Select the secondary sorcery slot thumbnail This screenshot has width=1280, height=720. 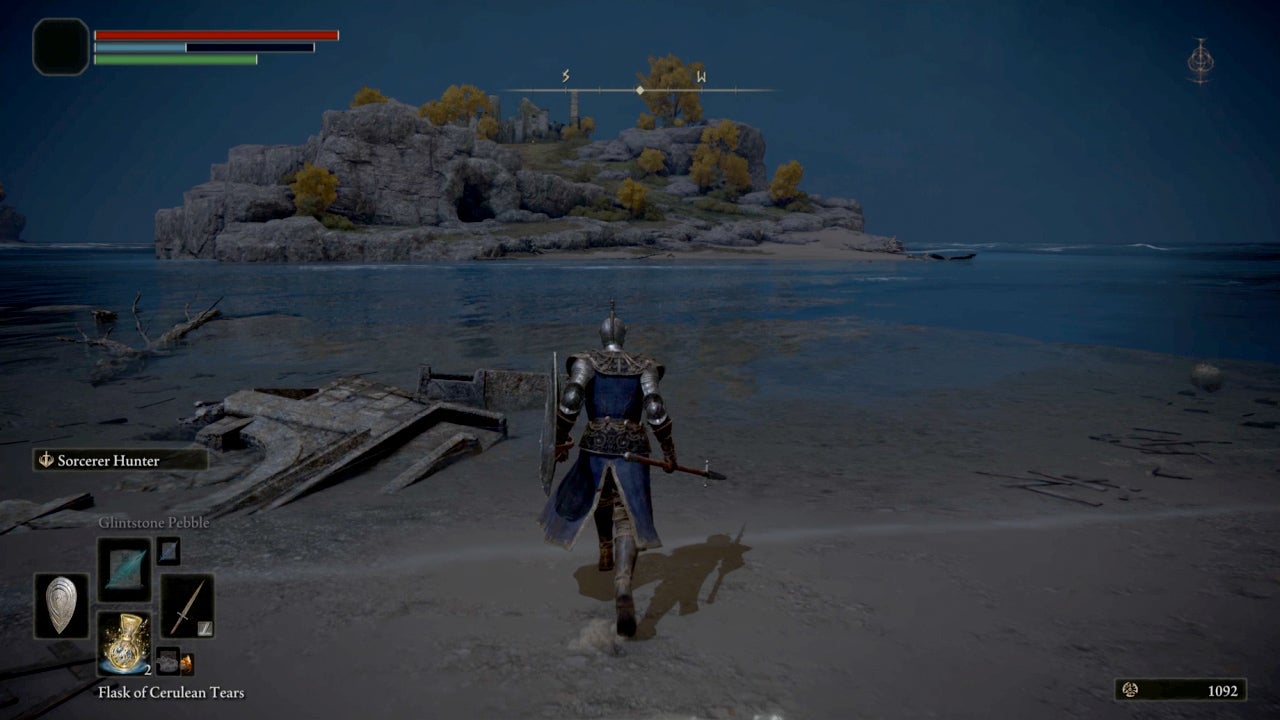click(x=166, y=551)
